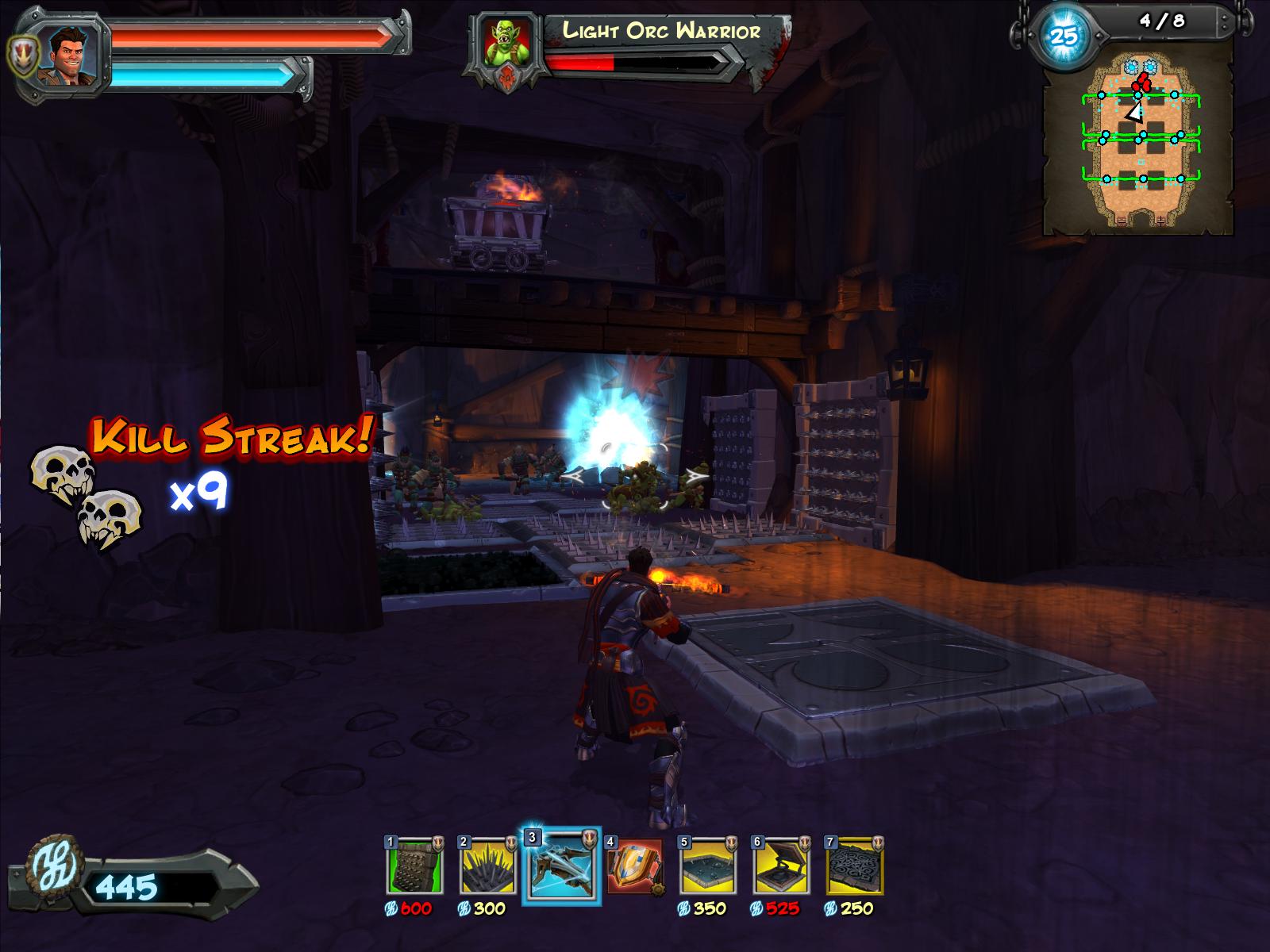Select the ornate floor trap in slot 7

[855, 866]
